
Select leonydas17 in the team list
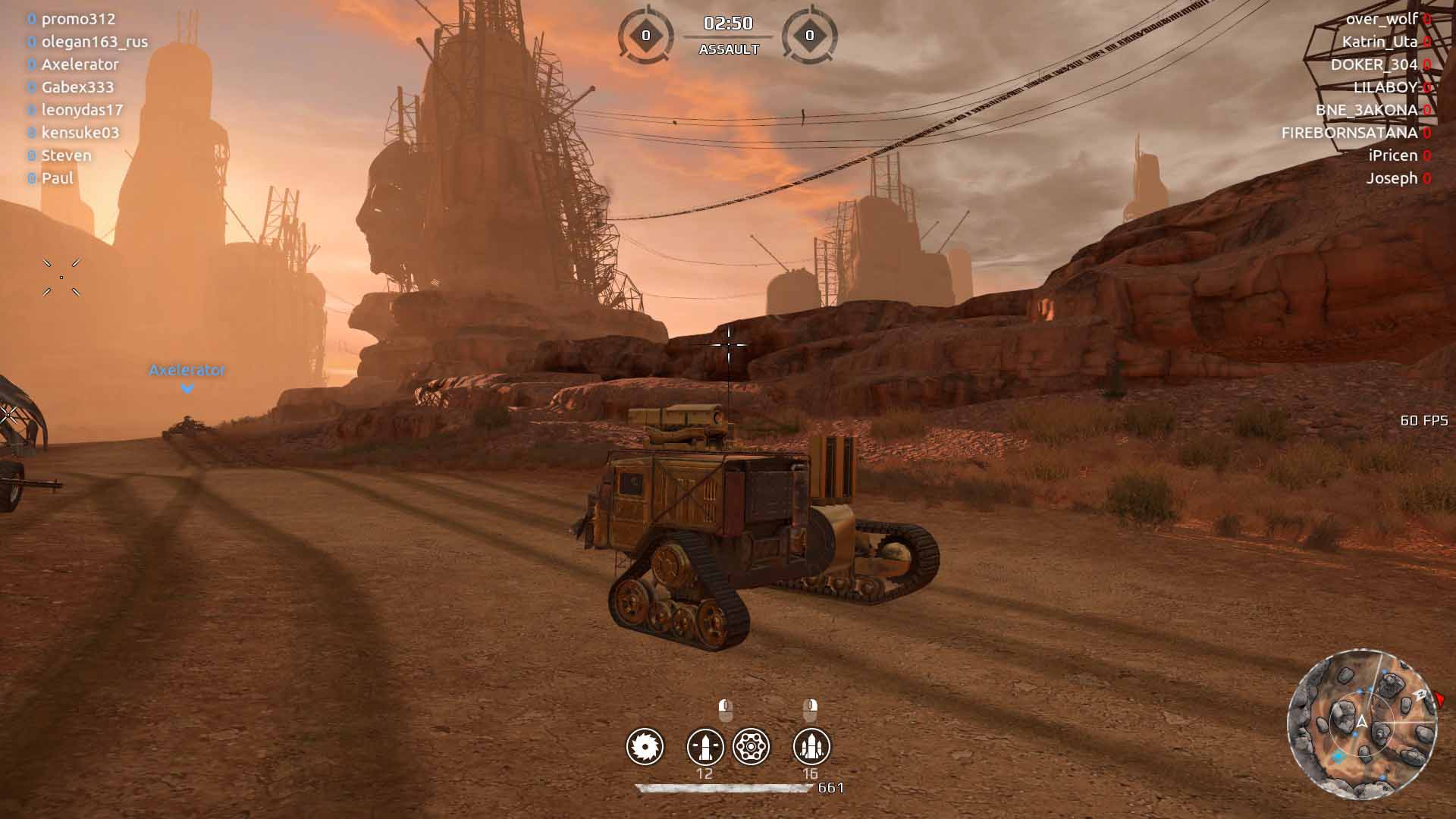[x=82, y=110]
